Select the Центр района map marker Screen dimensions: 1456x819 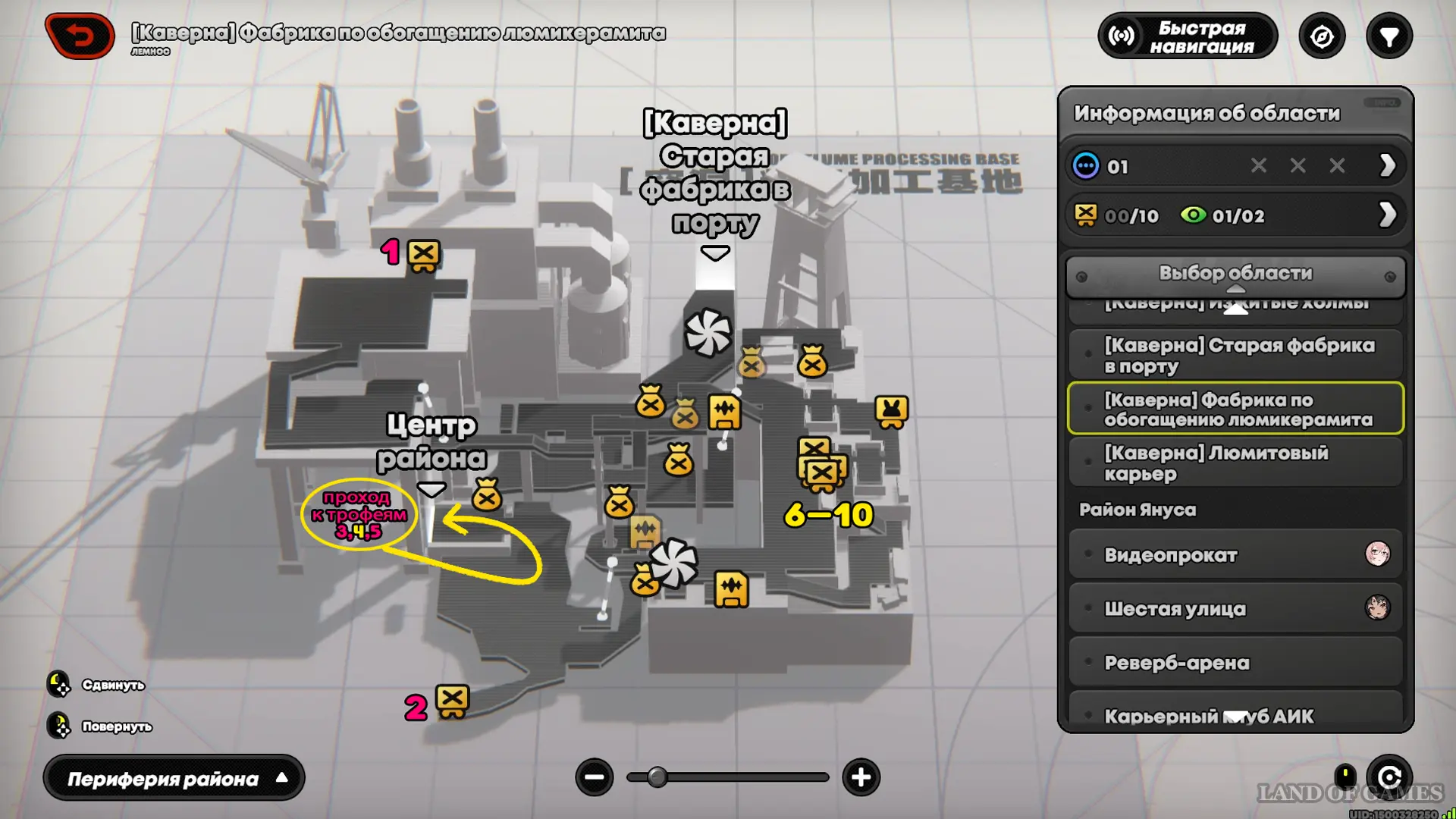point(431,490)
